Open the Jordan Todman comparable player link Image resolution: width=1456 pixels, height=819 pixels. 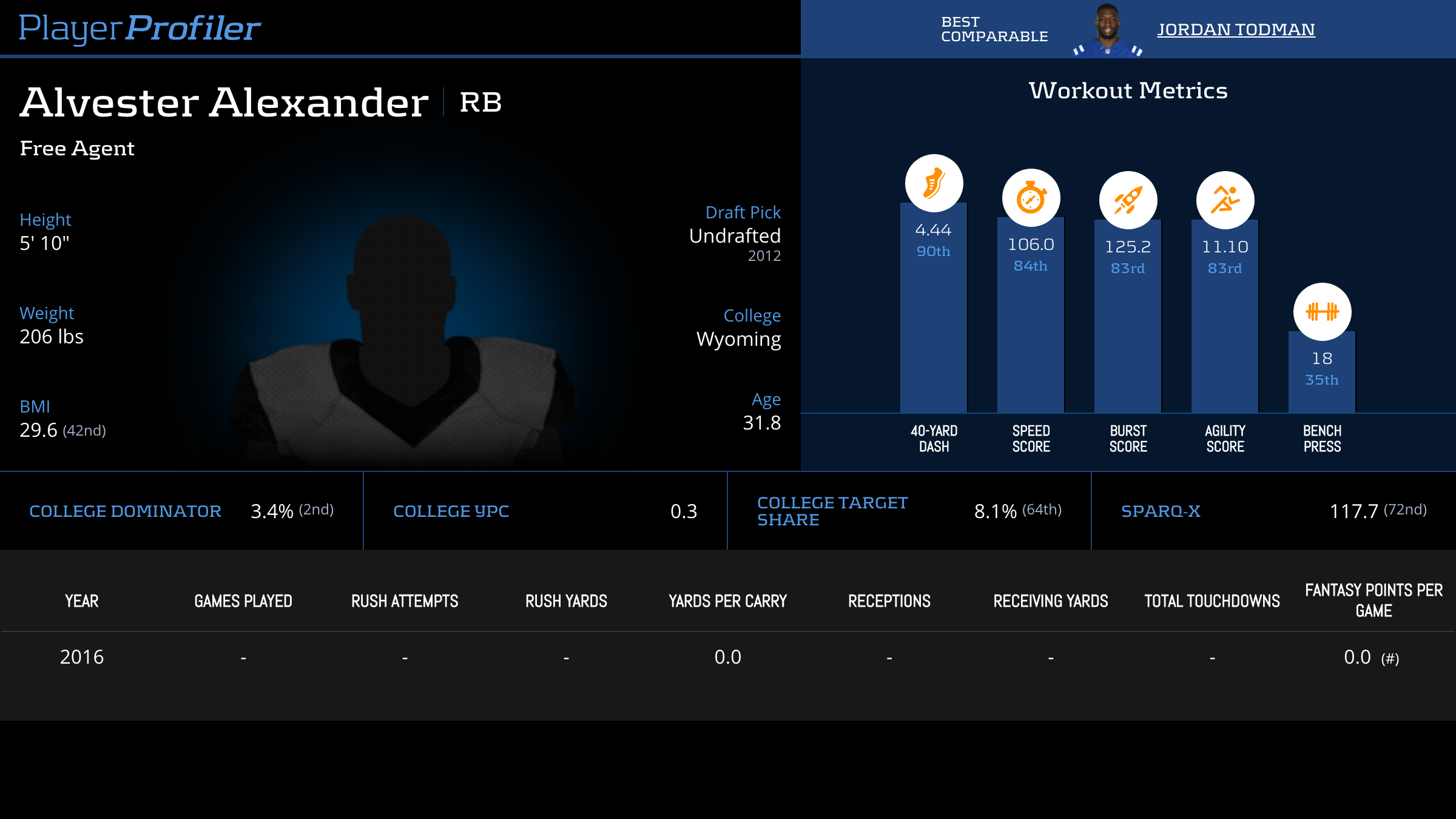(x=1236, y=29)
